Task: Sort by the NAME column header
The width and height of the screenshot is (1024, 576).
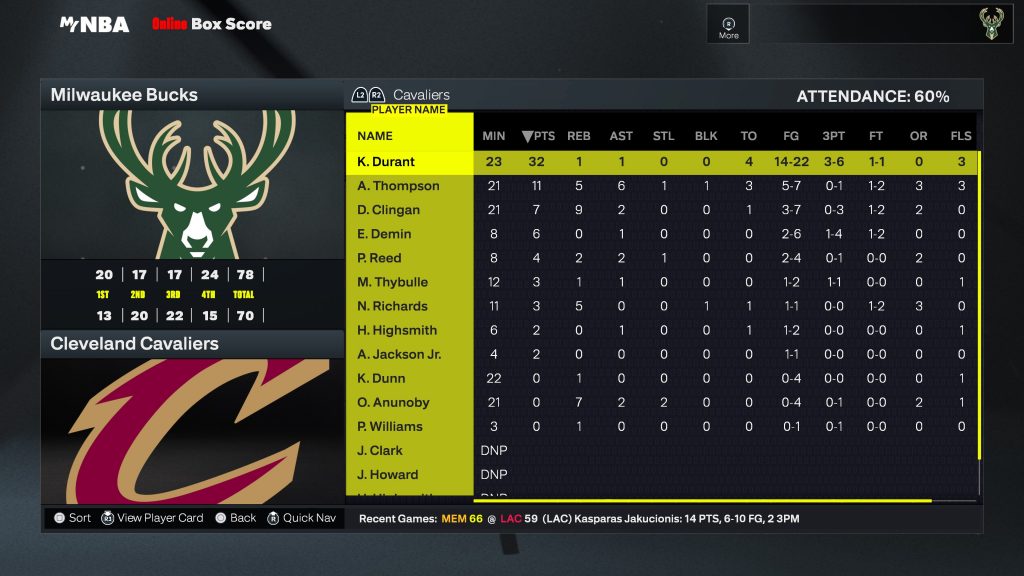Action: 375,136
